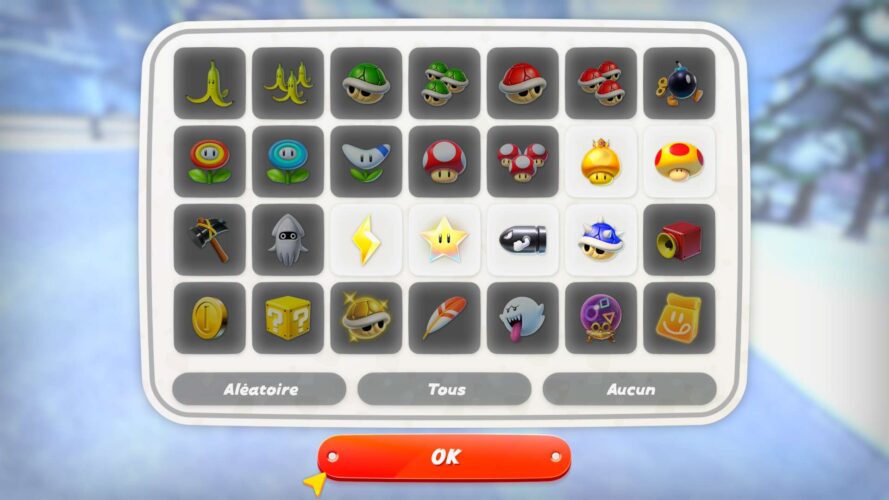Choose the Aléatoire random option
This screenshot has height=500, width=889.
tap(259, 389)
